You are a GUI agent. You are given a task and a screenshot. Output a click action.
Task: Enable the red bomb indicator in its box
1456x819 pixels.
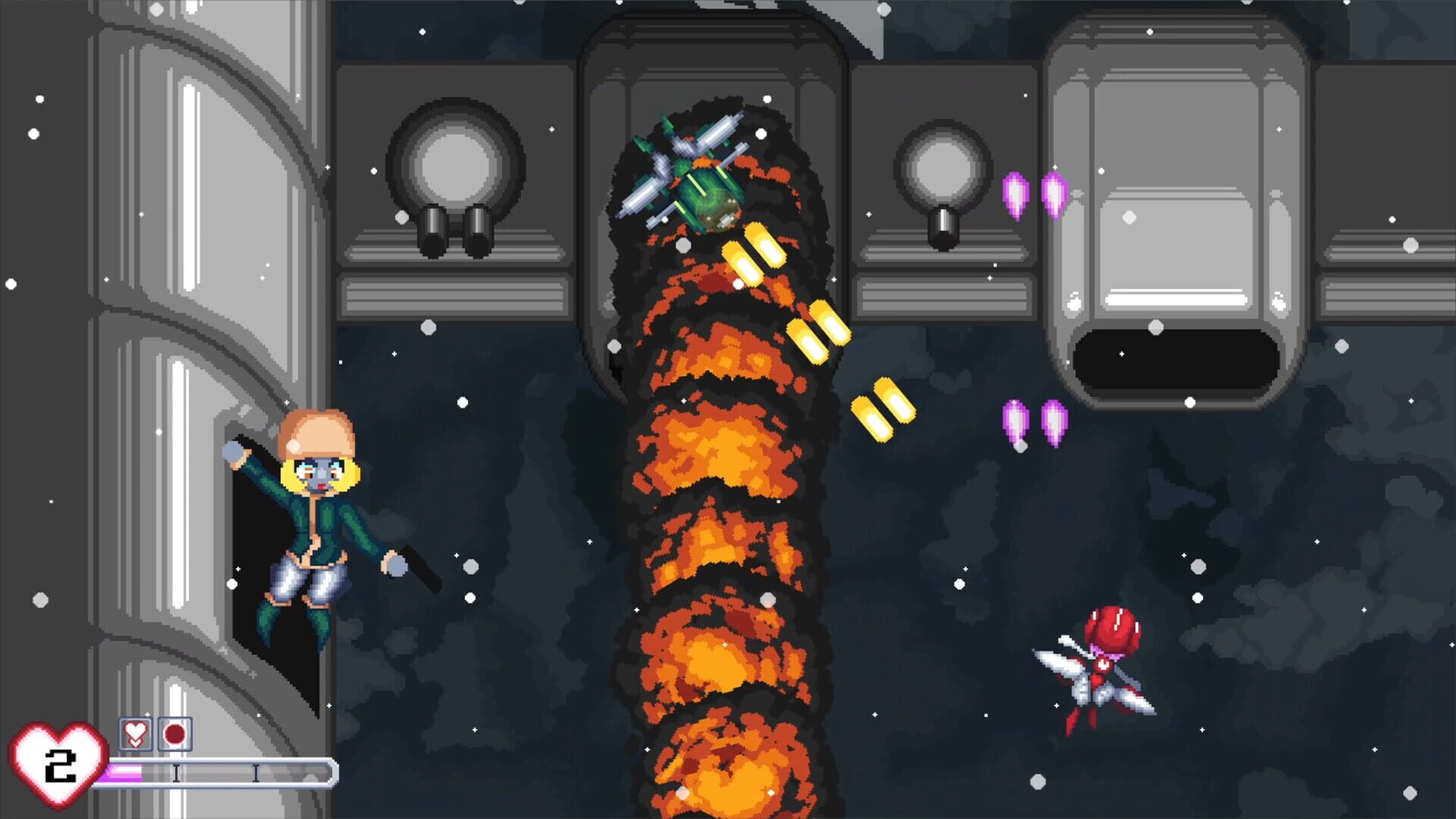(173, 733)
